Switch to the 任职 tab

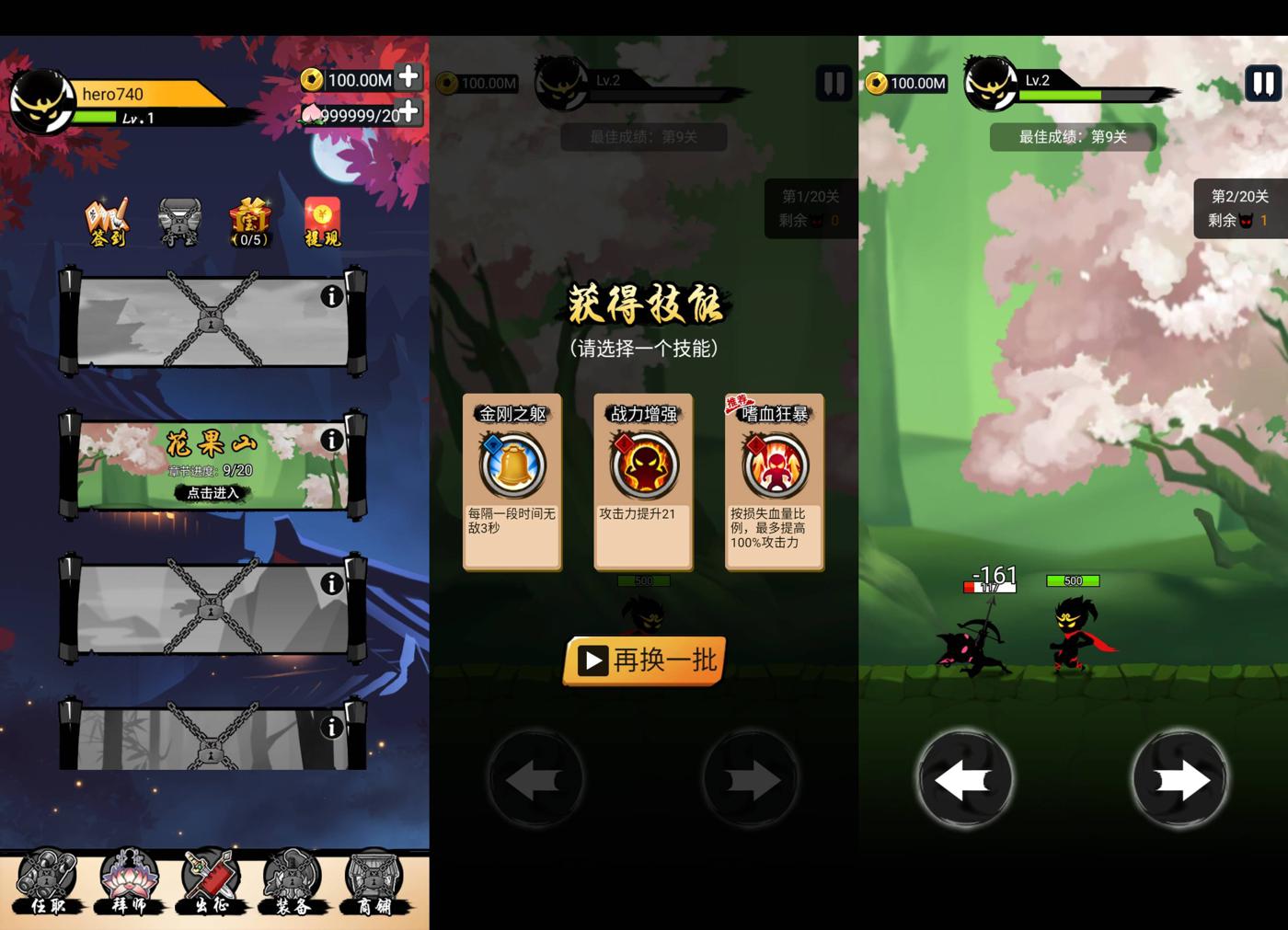[45, 883]
